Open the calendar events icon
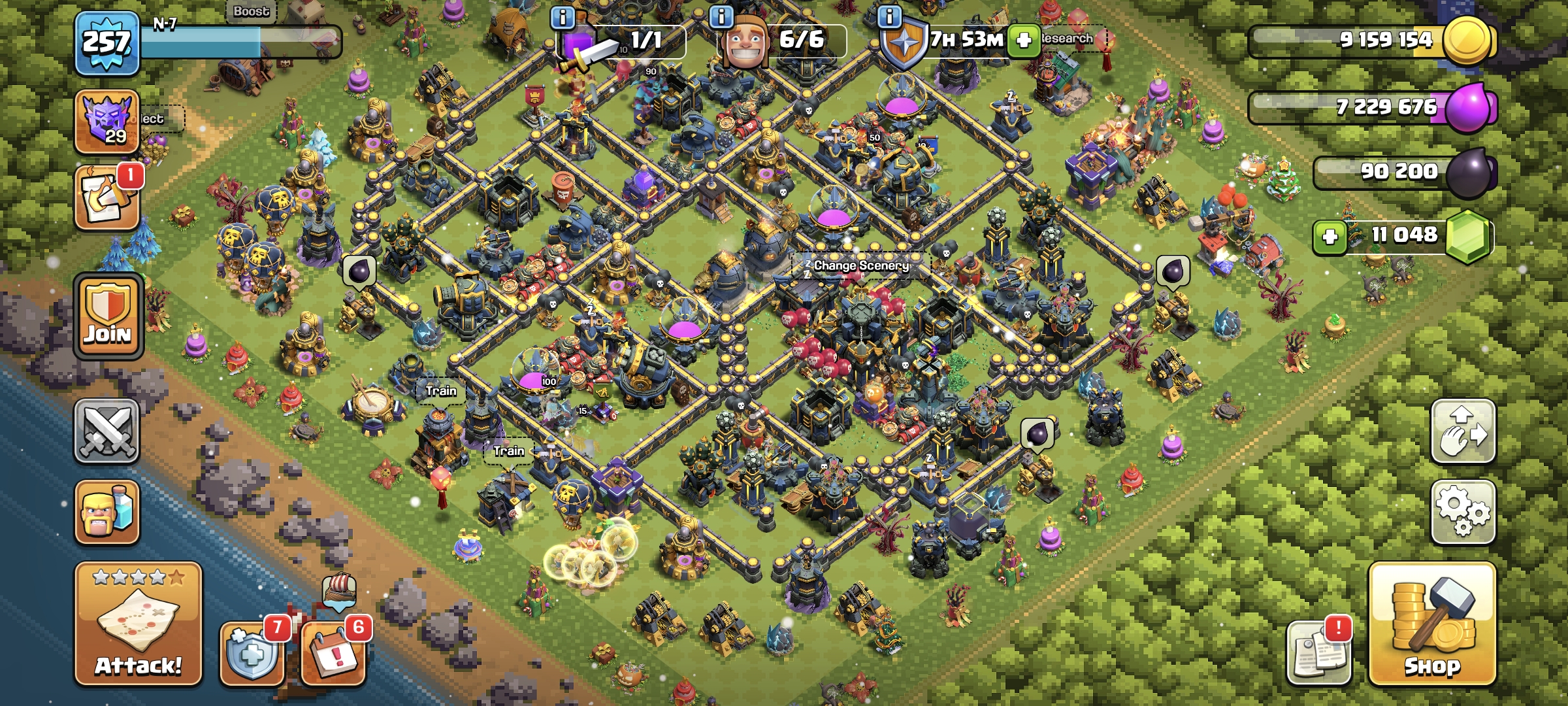The width and height of the screenshot is (1568, 706). coord(333,652)
